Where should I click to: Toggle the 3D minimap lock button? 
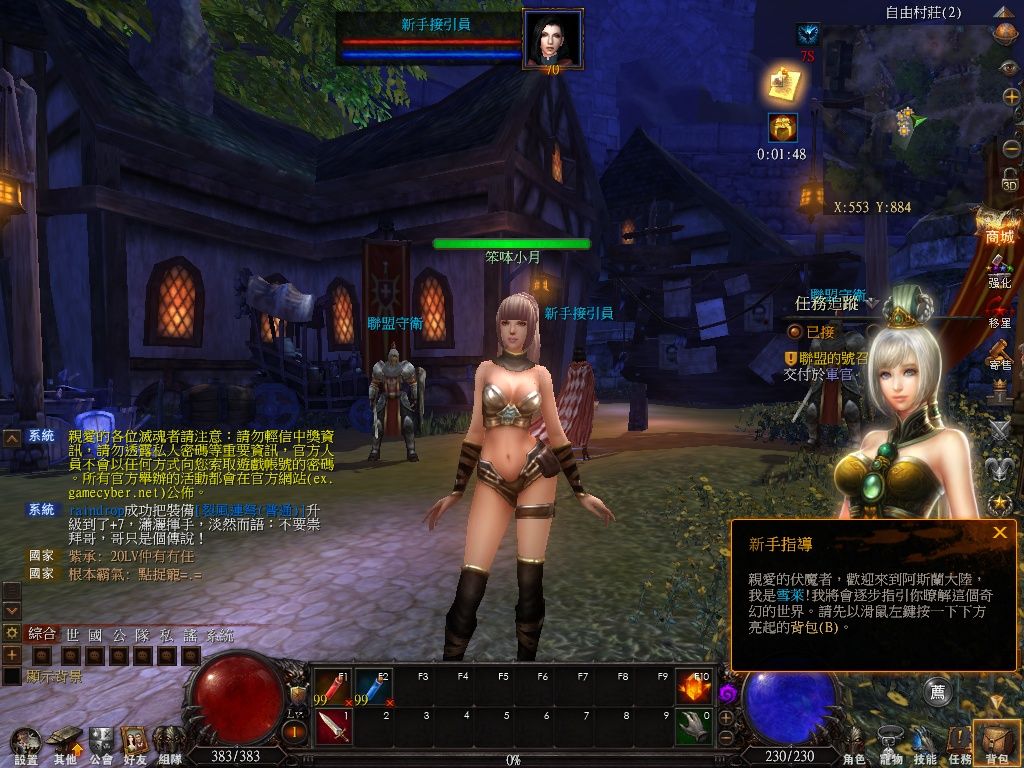click(1010, 180)
